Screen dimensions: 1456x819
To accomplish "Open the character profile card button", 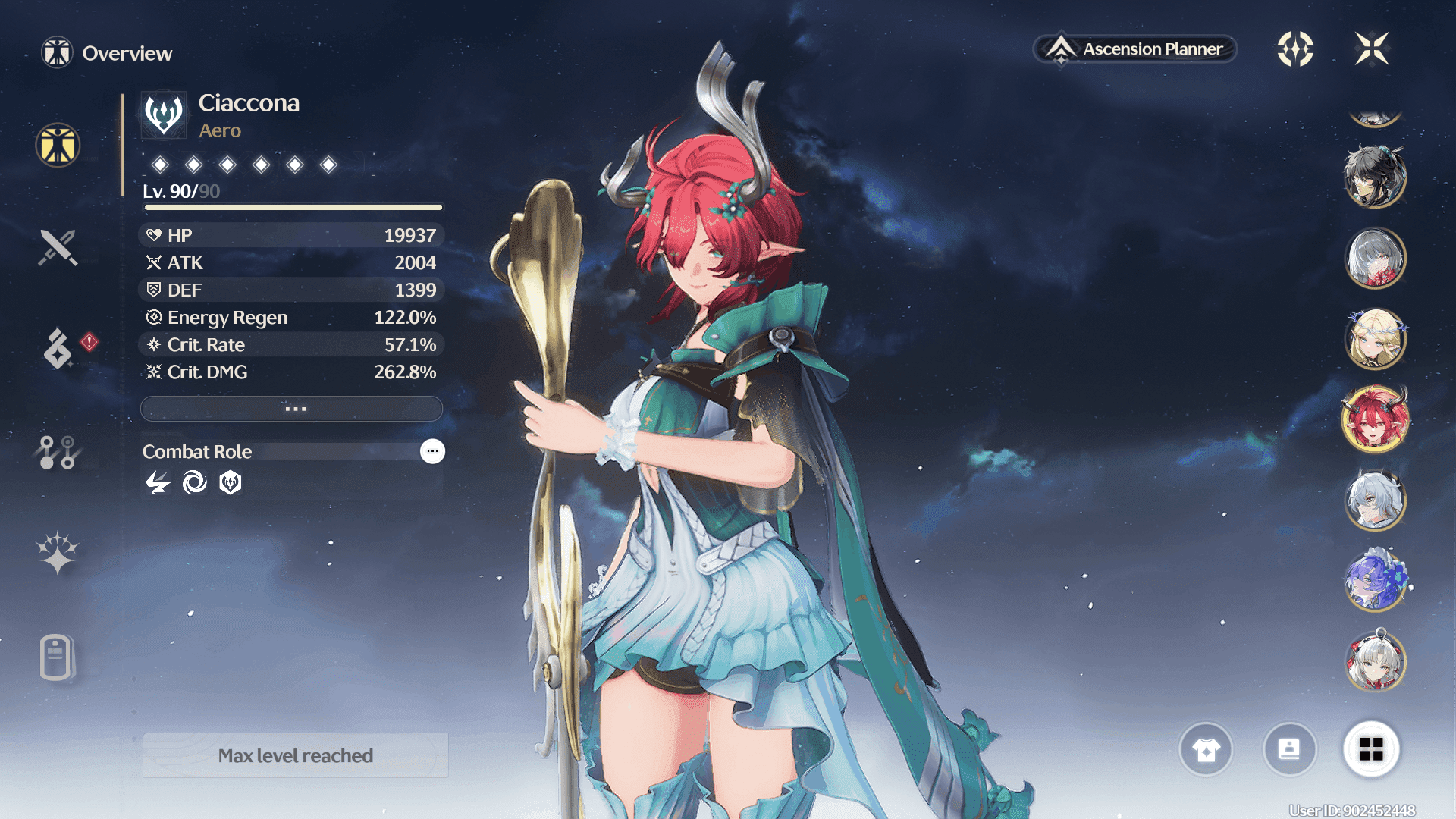I will point(1289,749).
